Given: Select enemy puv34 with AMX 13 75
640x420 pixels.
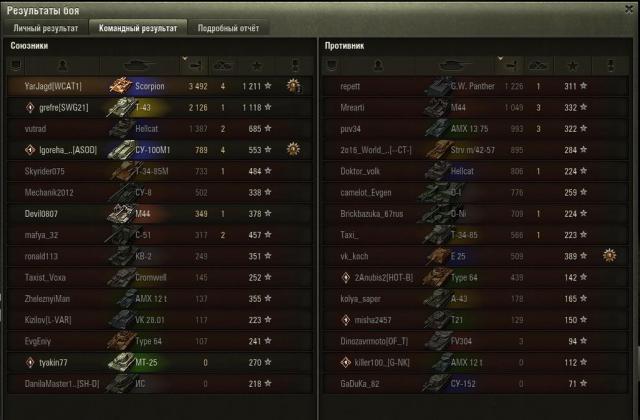Looking at the screenshot, I should tap(470, 129).
